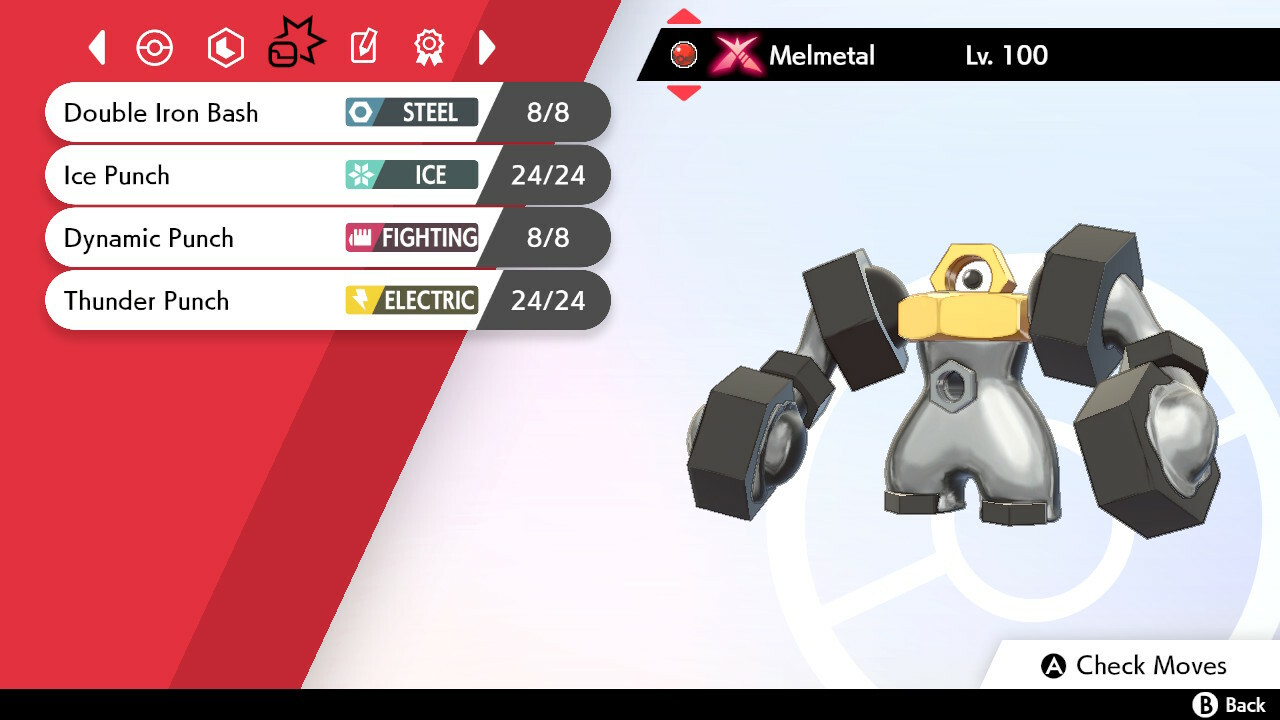Image resolution: width=1280 pixels, height=720 pixels.
Task: Click the Electric type lightning badge
Action: coord(410,300)
